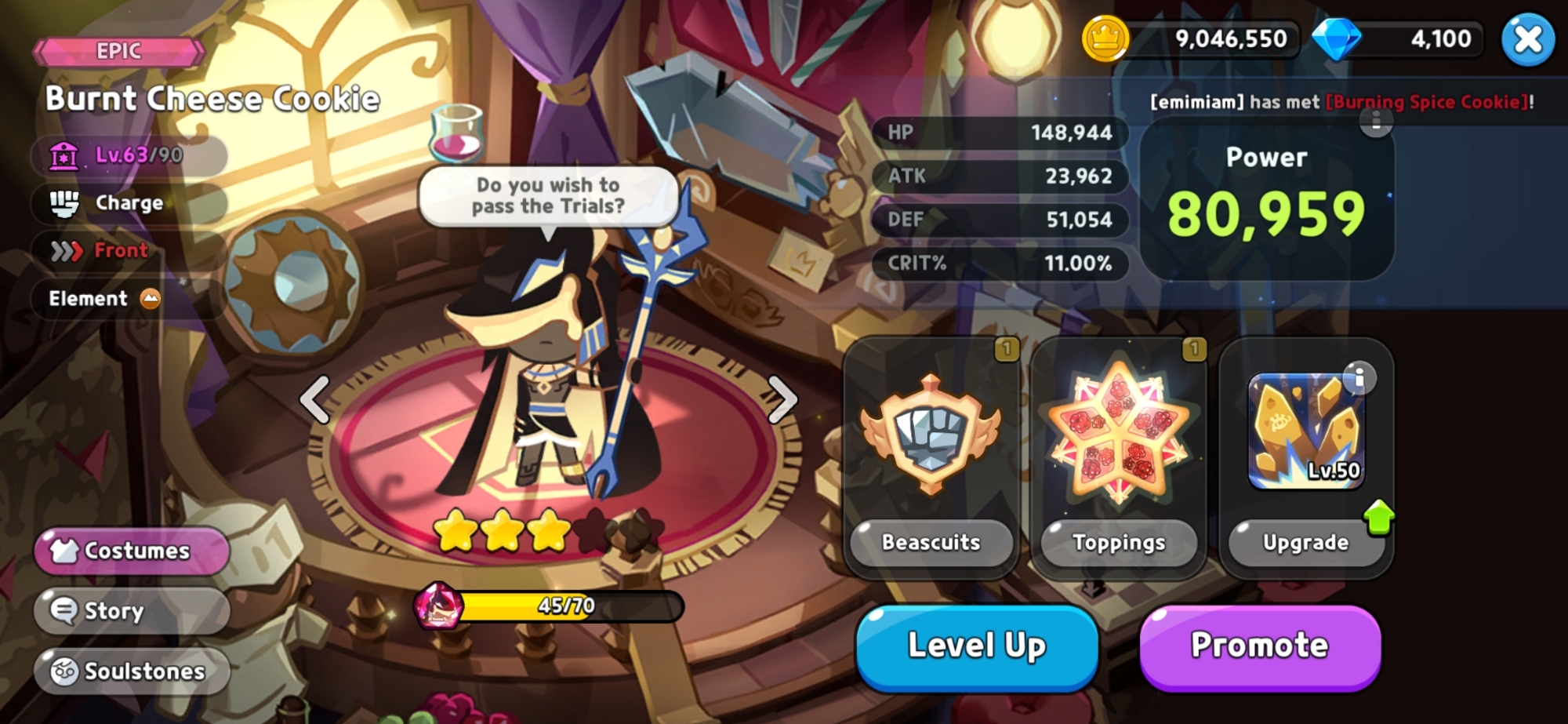Tap the blue crystal currency icon
Viewport: 1568px width, 724px height.
1336,39
